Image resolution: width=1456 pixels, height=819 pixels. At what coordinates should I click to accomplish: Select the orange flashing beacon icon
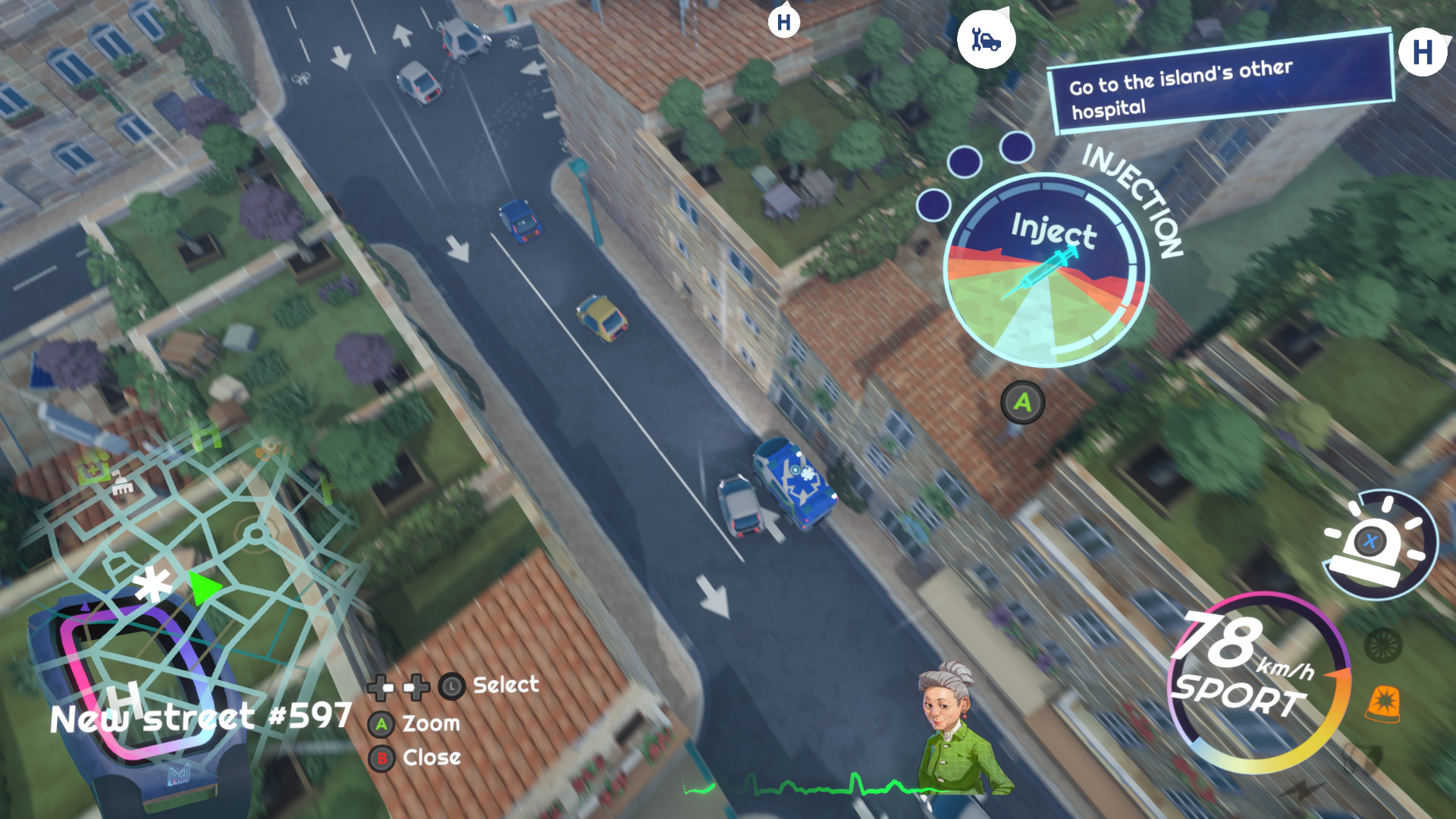1383,703
